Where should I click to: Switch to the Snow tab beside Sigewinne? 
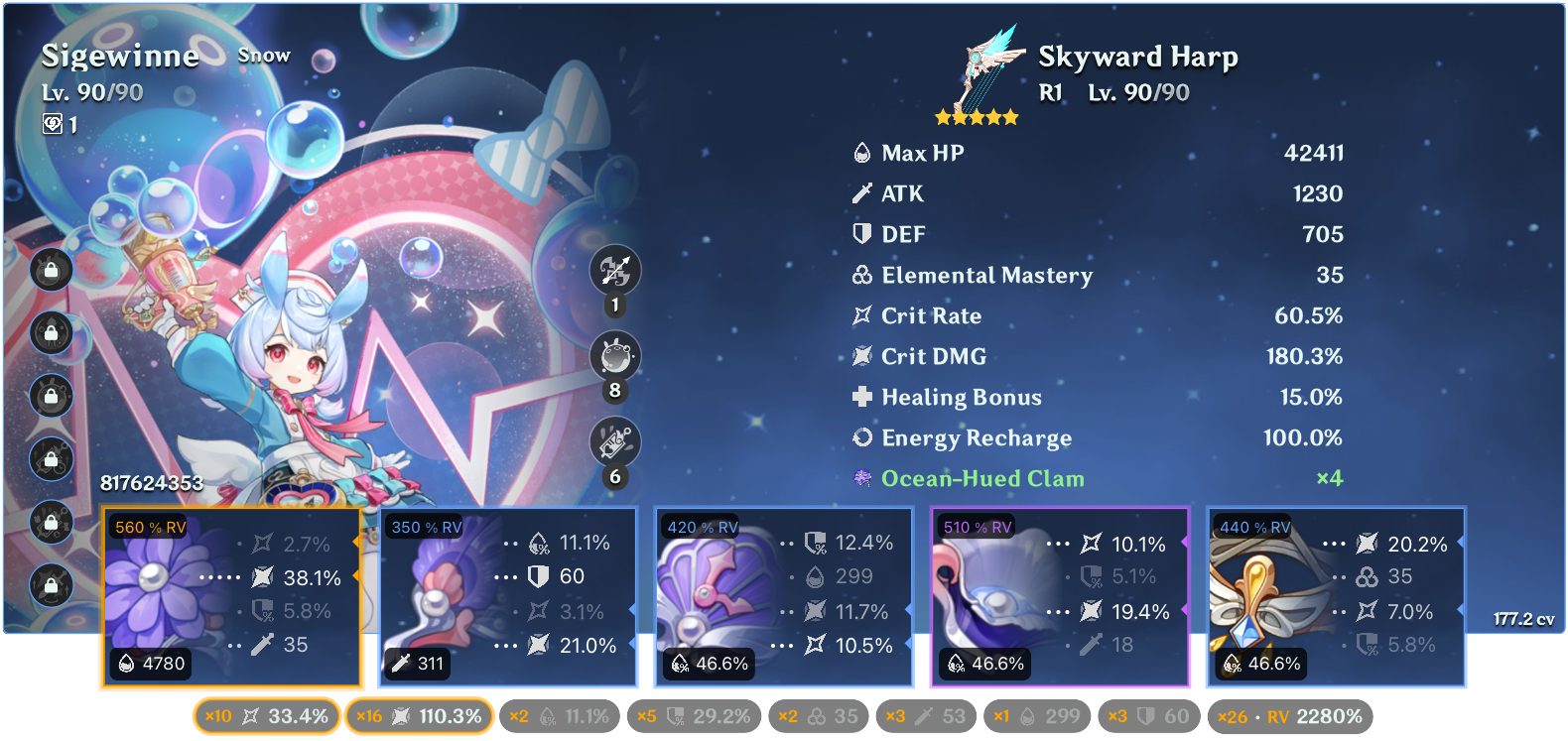264,56
